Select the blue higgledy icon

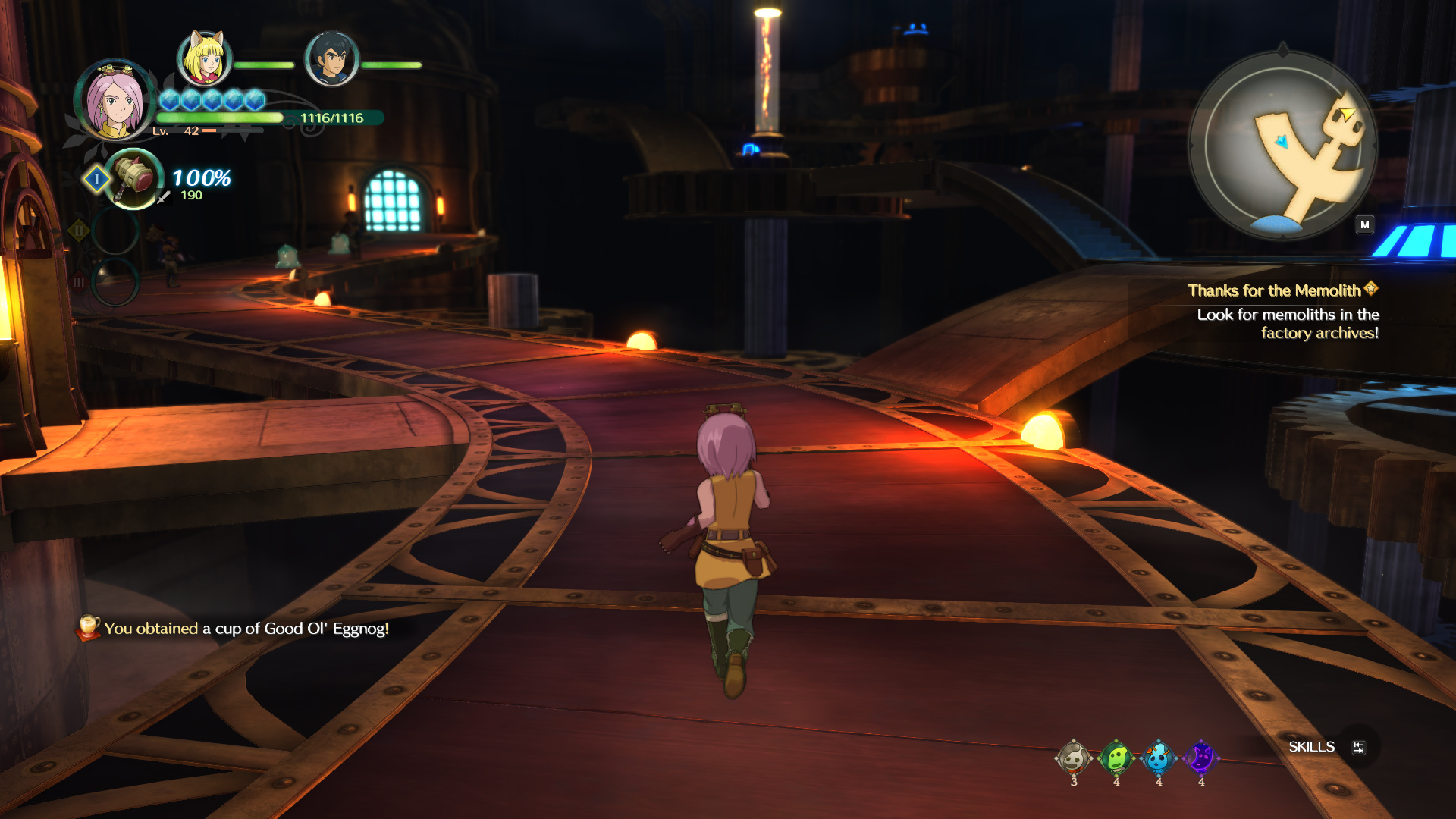point(1158,758)
